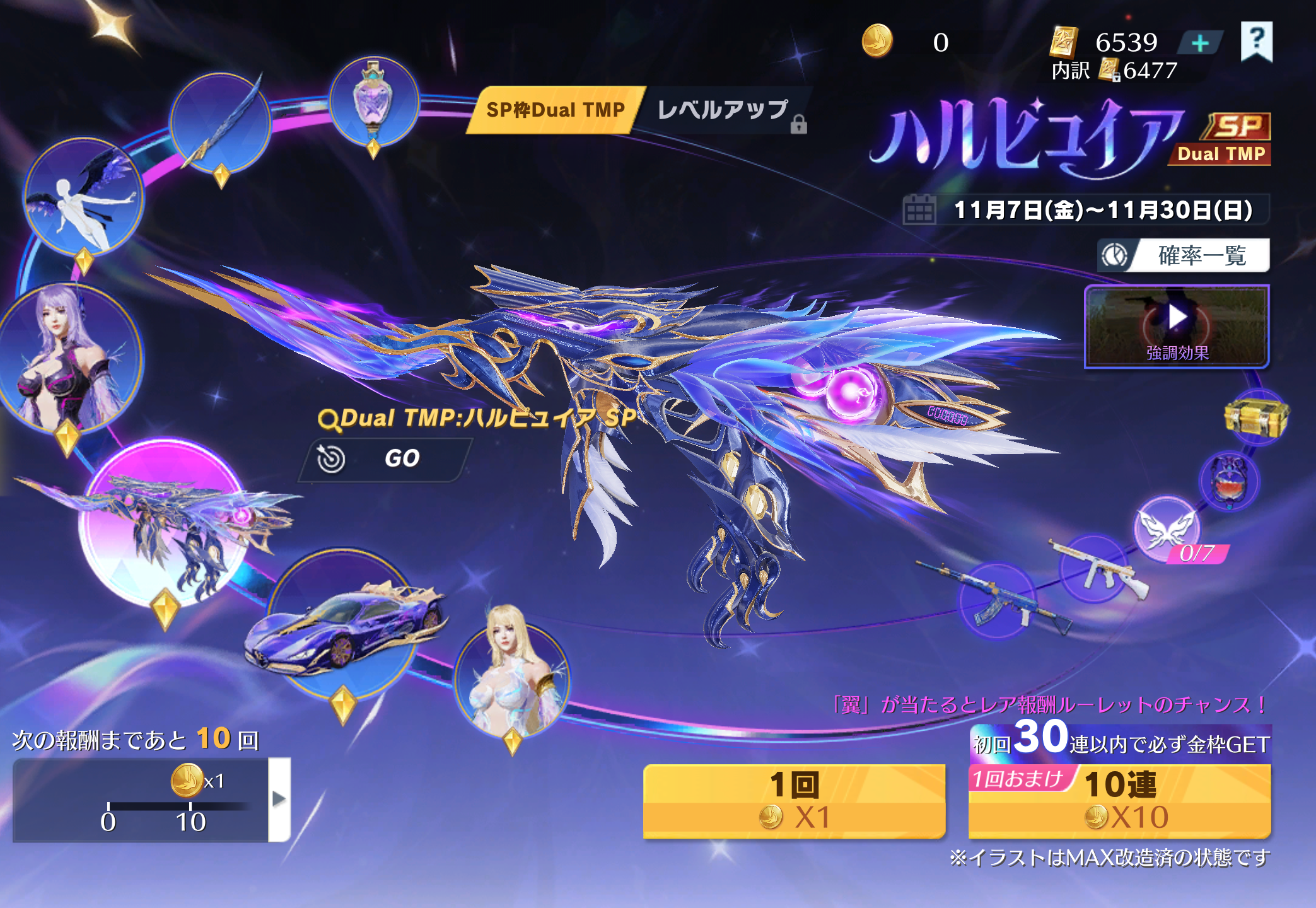Open the golden treasure crate icon
The image size is (1316, 908).
click(x=1256, y=417)
